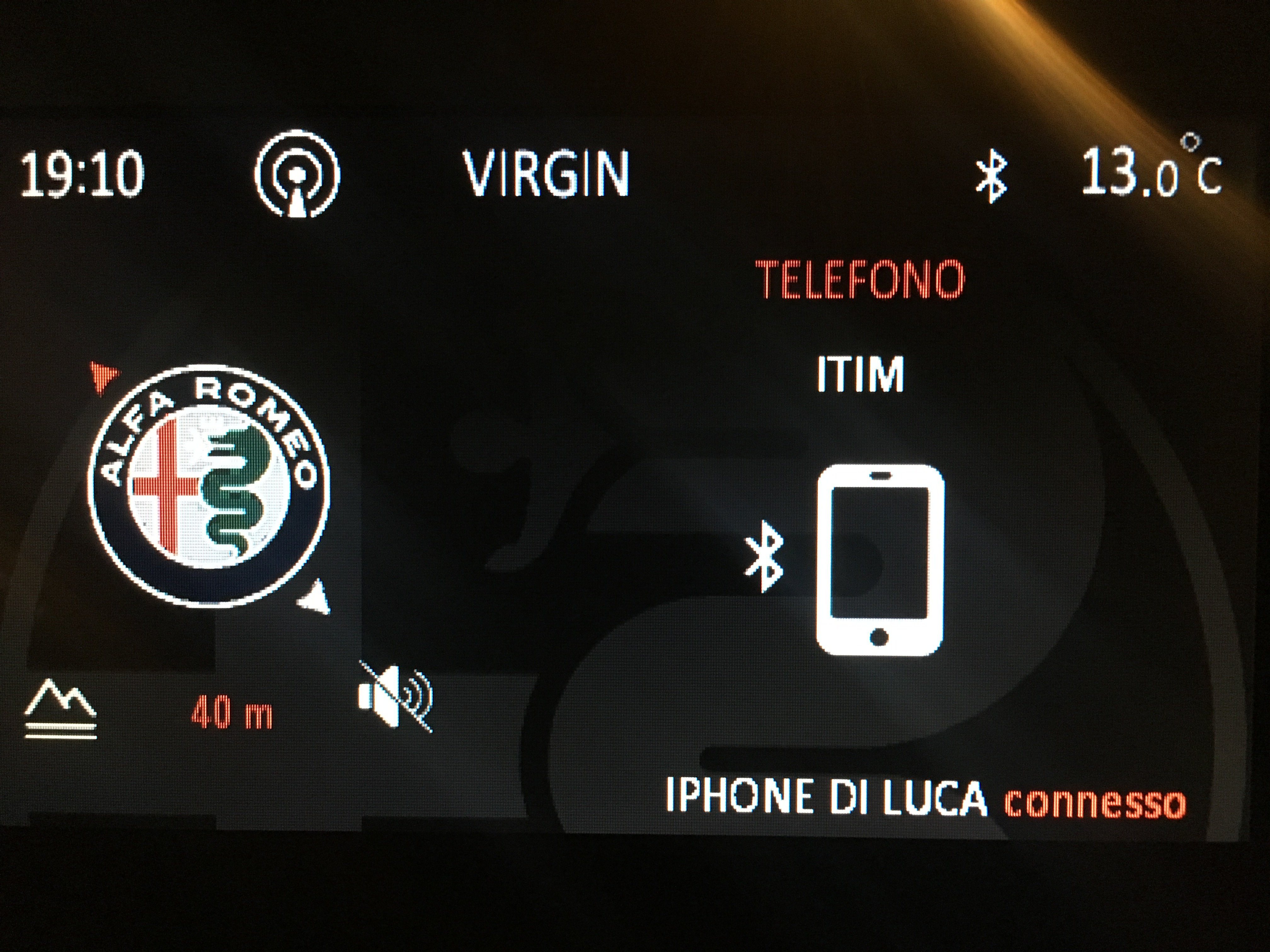Select the large smartphone icon

880,560
